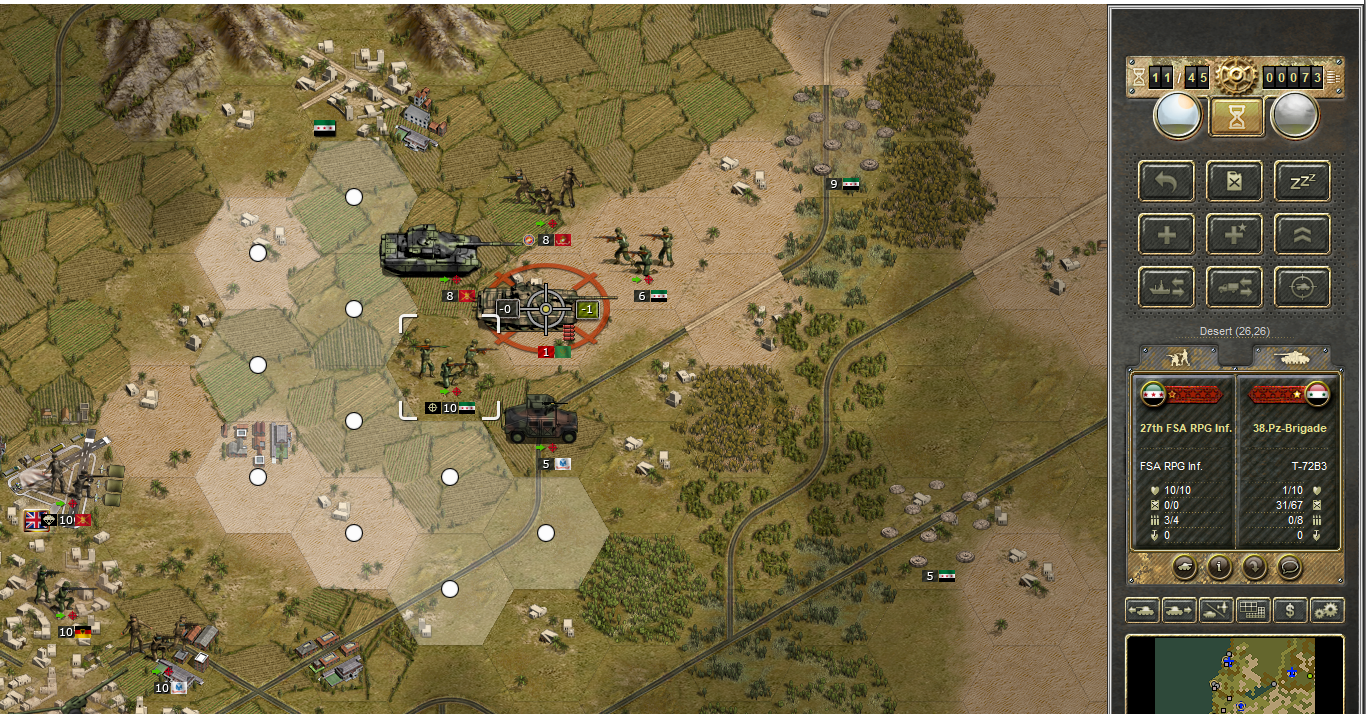Click the round tank icon under unit stats
1366x714 pixels.
tap(1184, 567)
